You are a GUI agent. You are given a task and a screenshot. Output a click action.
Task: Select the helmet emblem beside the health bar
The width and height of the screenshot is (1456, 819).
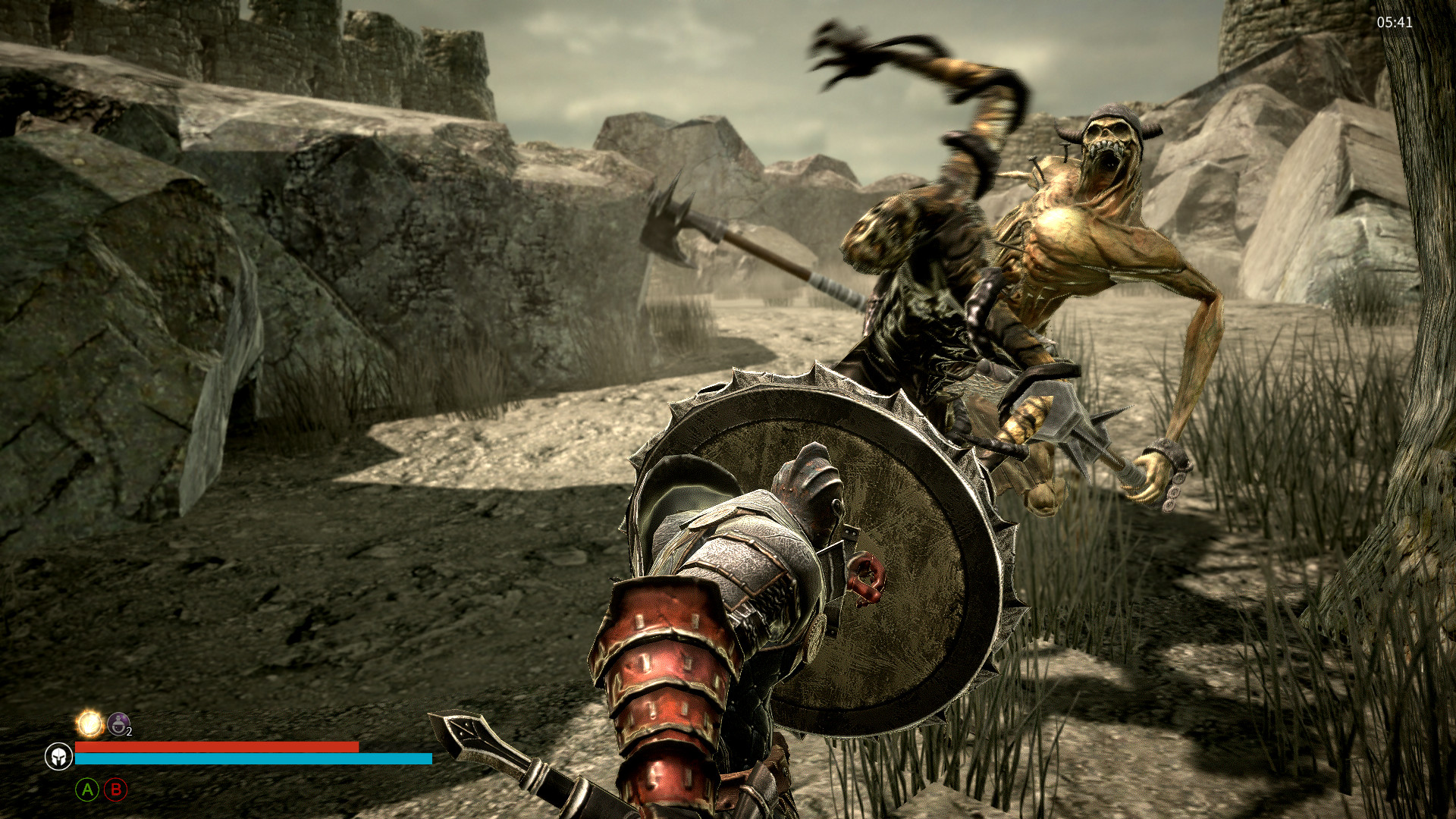[x=58, y=756]
